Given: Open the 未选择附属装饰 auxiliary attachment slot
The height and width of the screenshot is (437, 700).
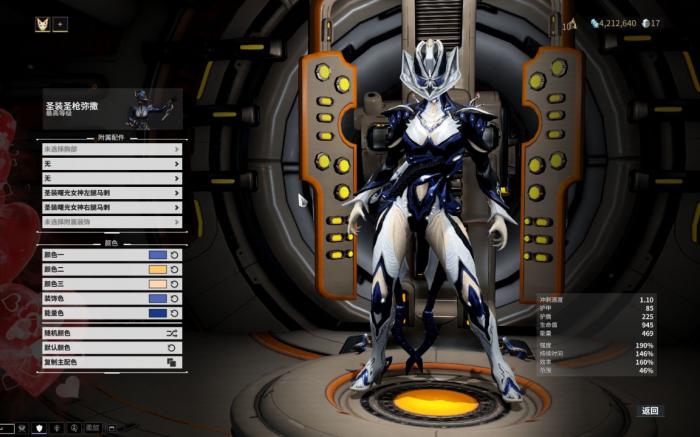Looking at the screenshot, I should click(112, 221).
